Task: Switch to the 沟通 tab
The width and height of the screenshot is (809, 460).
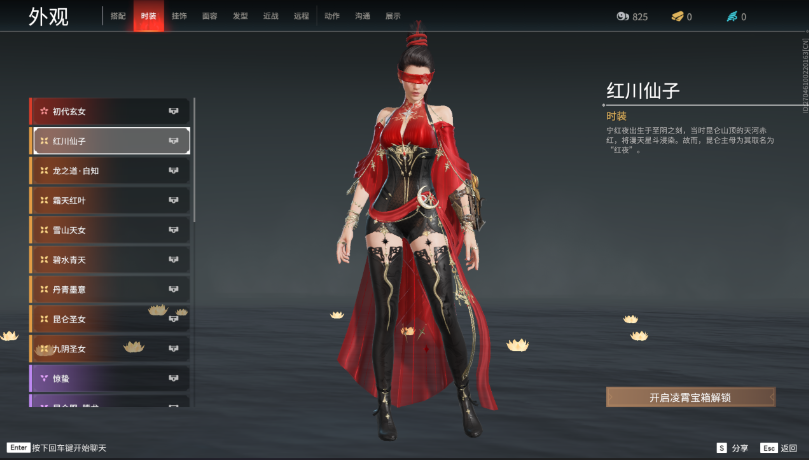Action: point(362,17)
